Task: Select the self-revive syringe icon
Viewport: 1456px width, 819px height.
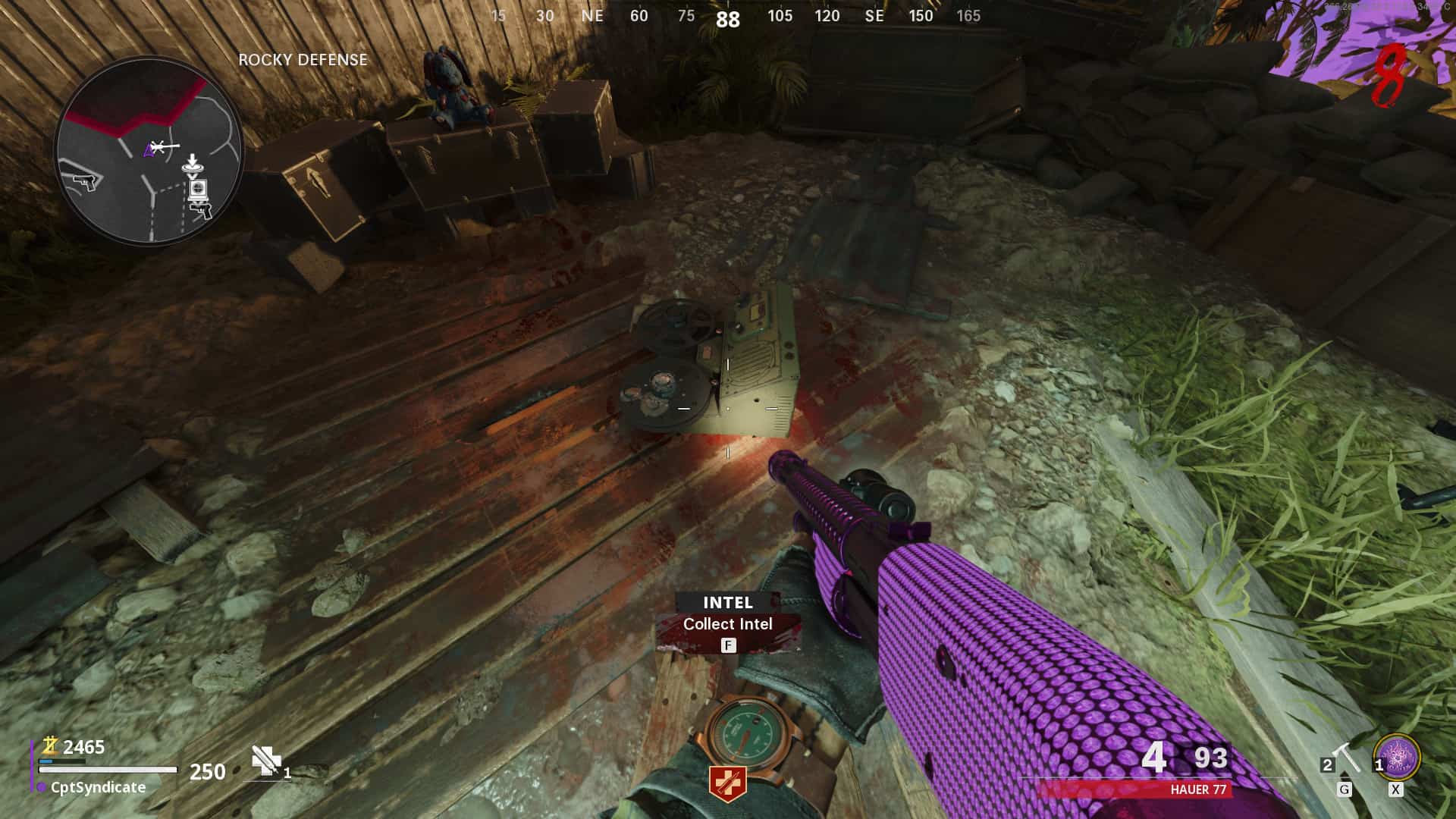Action: point(266,761)
